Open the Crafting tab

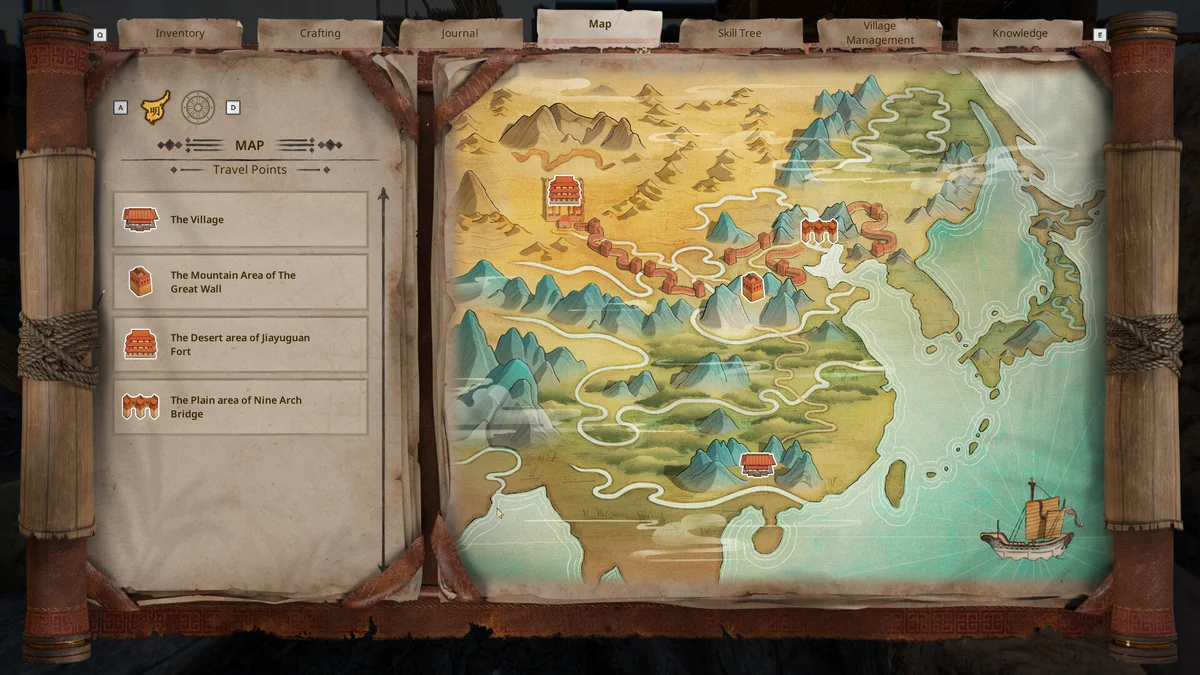[320, 33]
